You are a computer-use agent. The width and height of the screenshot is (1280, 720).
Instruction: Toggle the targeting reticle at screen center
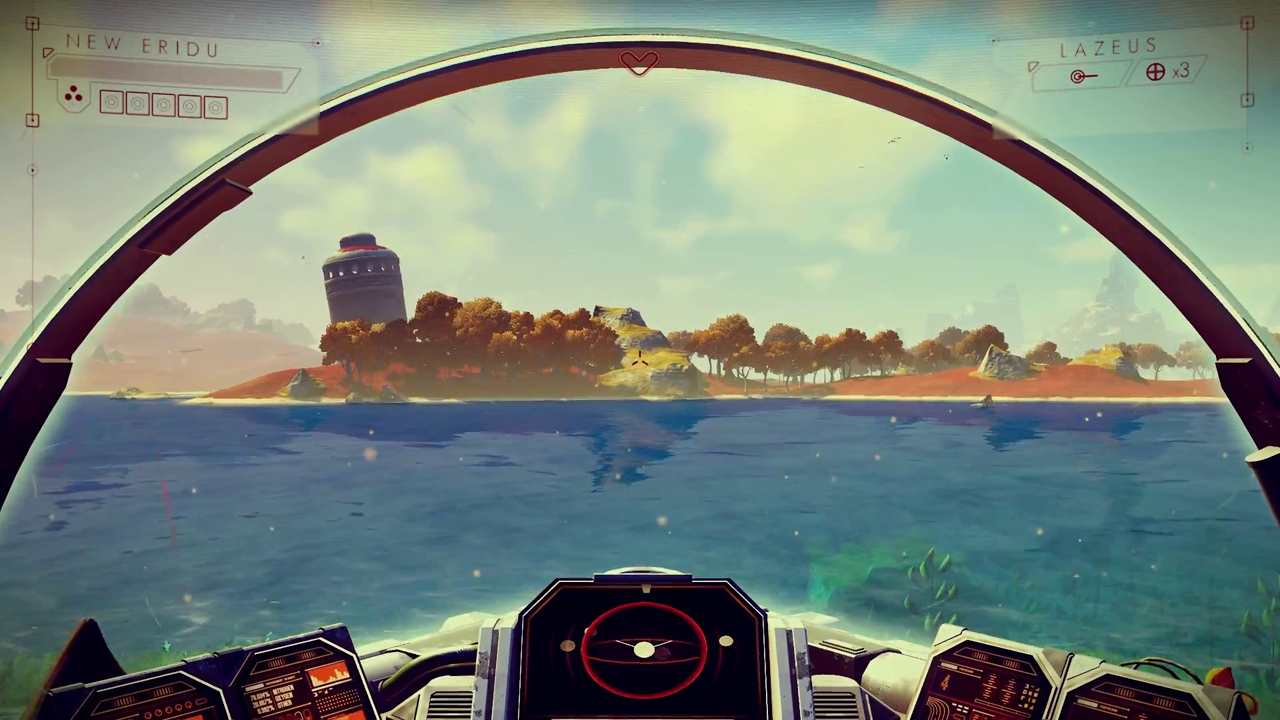[640, 360]
